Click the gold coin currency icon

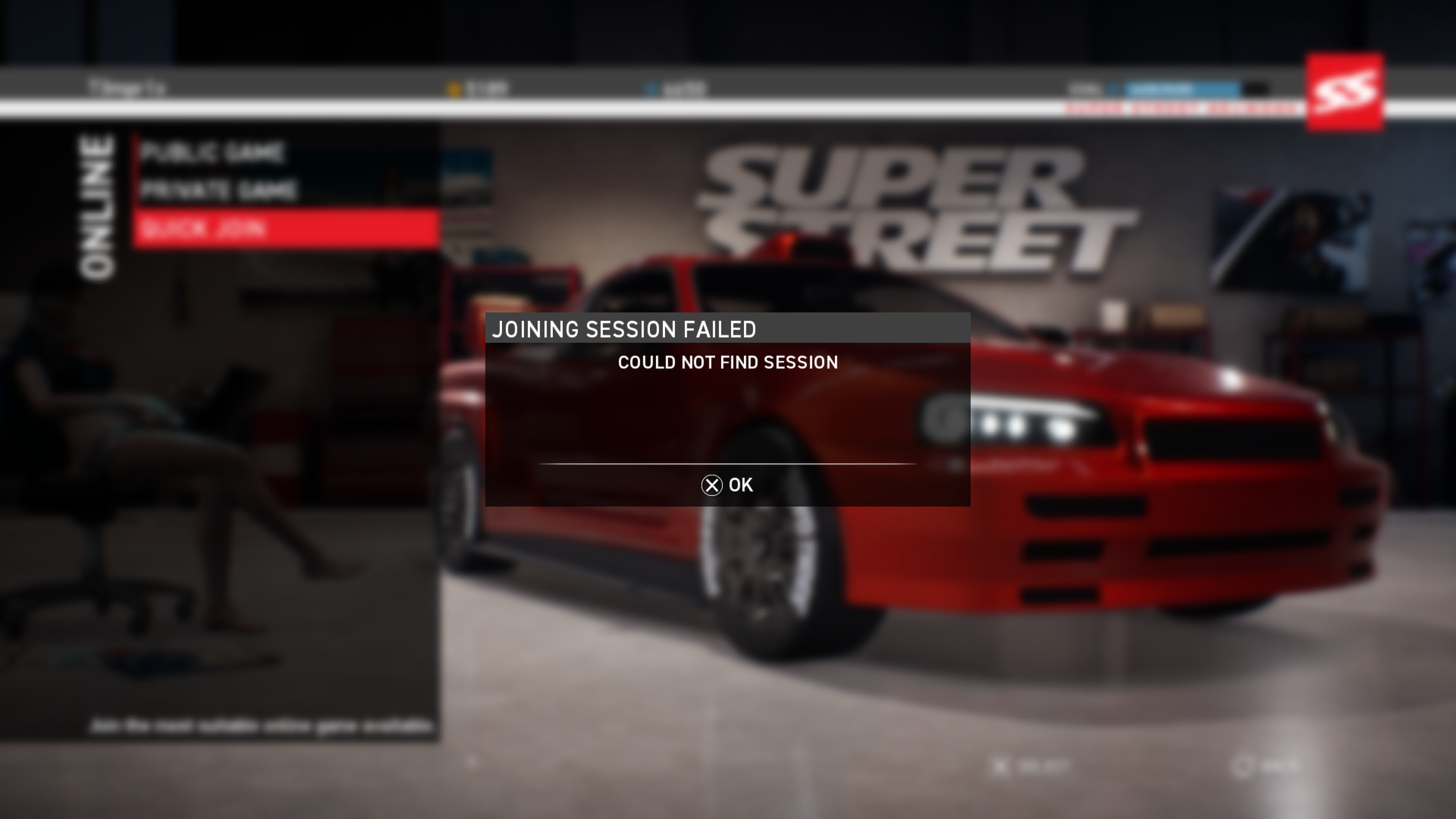point(453,88)
